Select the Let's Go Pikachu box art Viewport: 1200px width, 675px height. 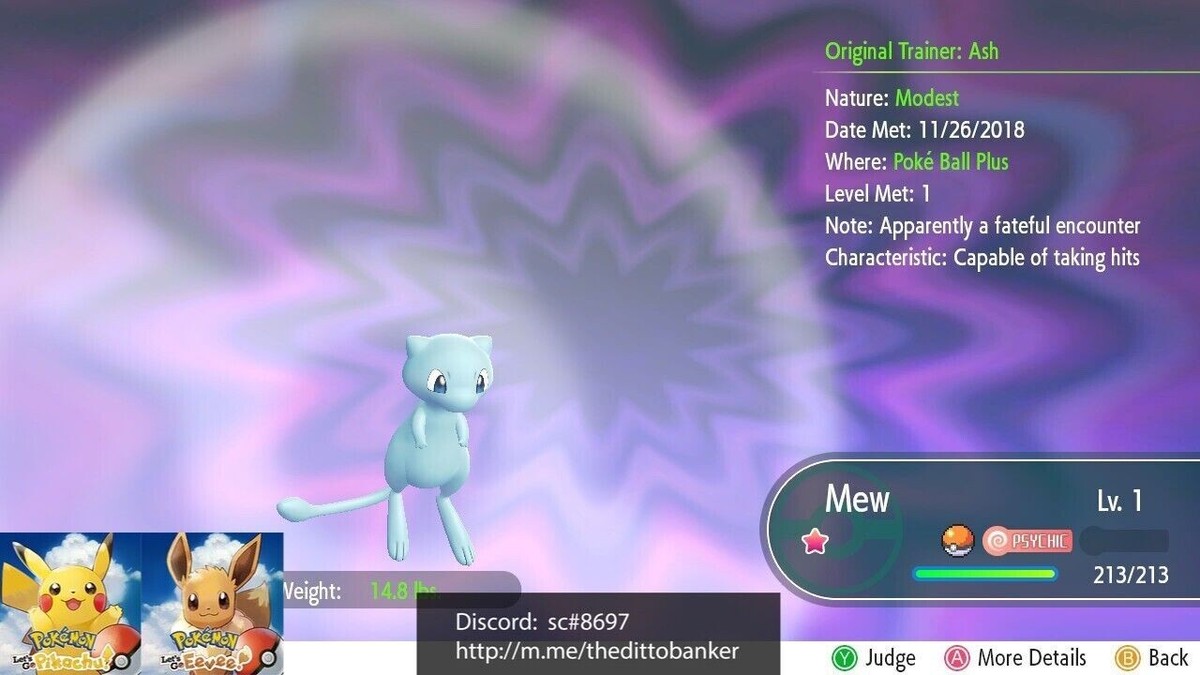(x=70, y=604)
